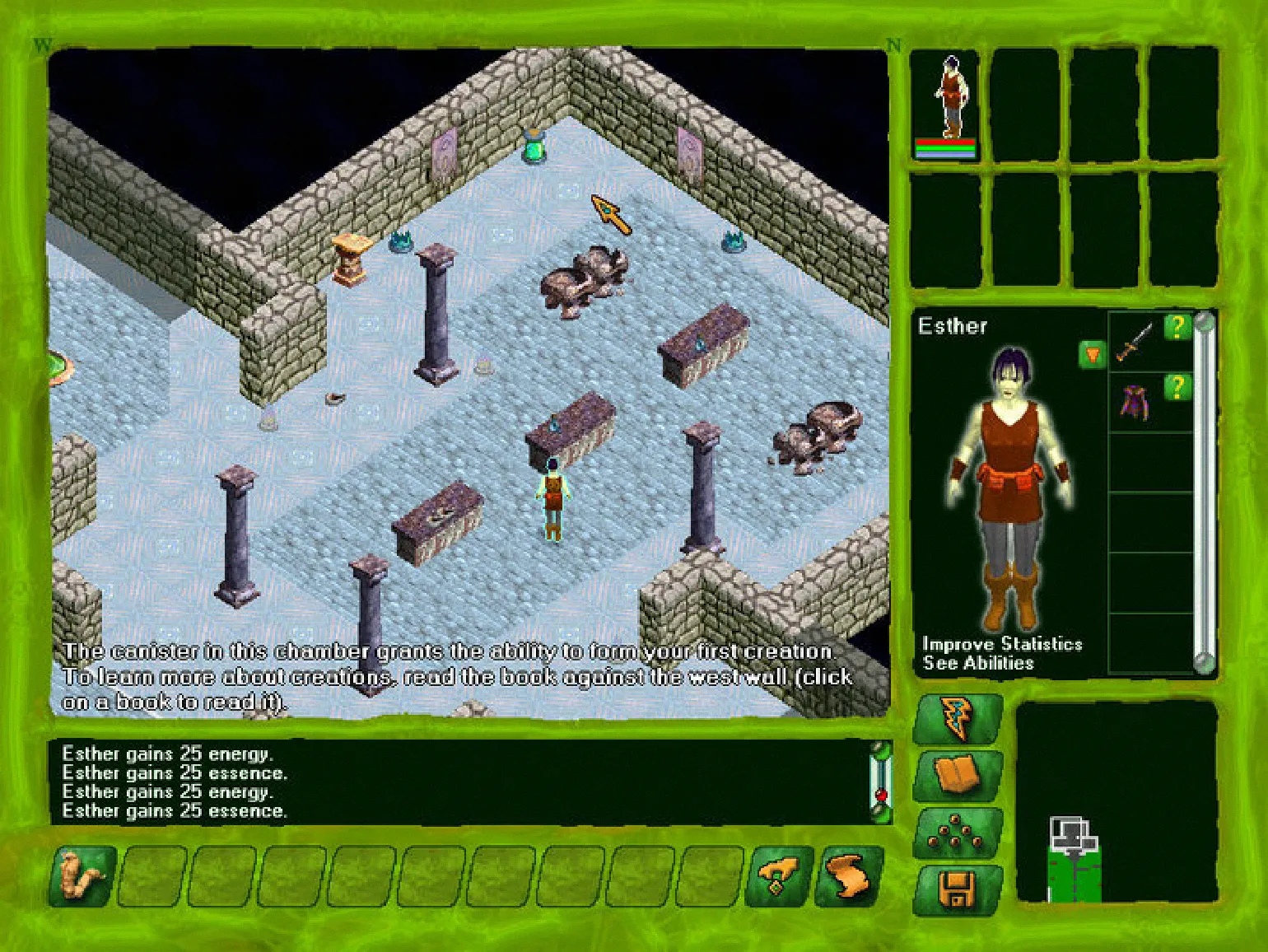Click the orange down-arrow button near Esther
The image size is (1268, 952).
(1092, 355)
